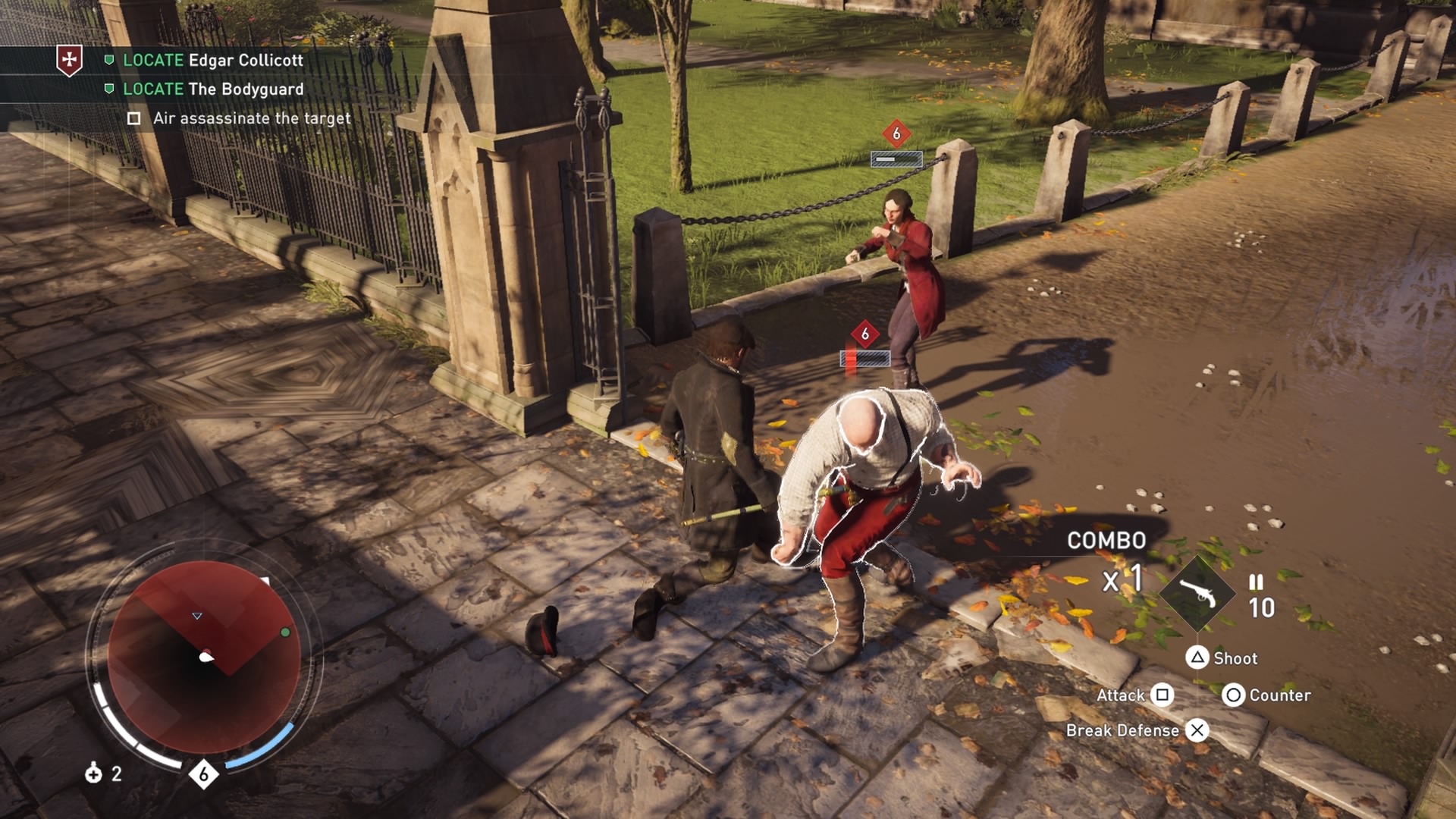Click the player level 6 diamond badge
Viewport: 1456px width, 819px height.
(x=203, y=774)
